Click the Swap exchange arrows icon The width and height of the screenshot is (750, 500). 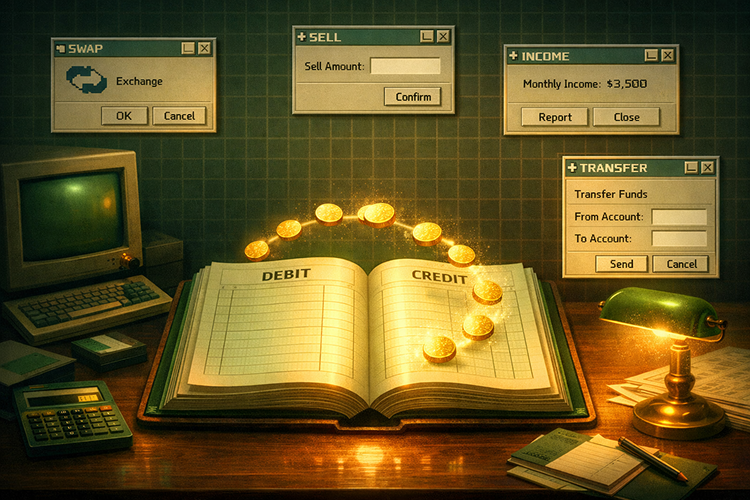pos(85,80)
